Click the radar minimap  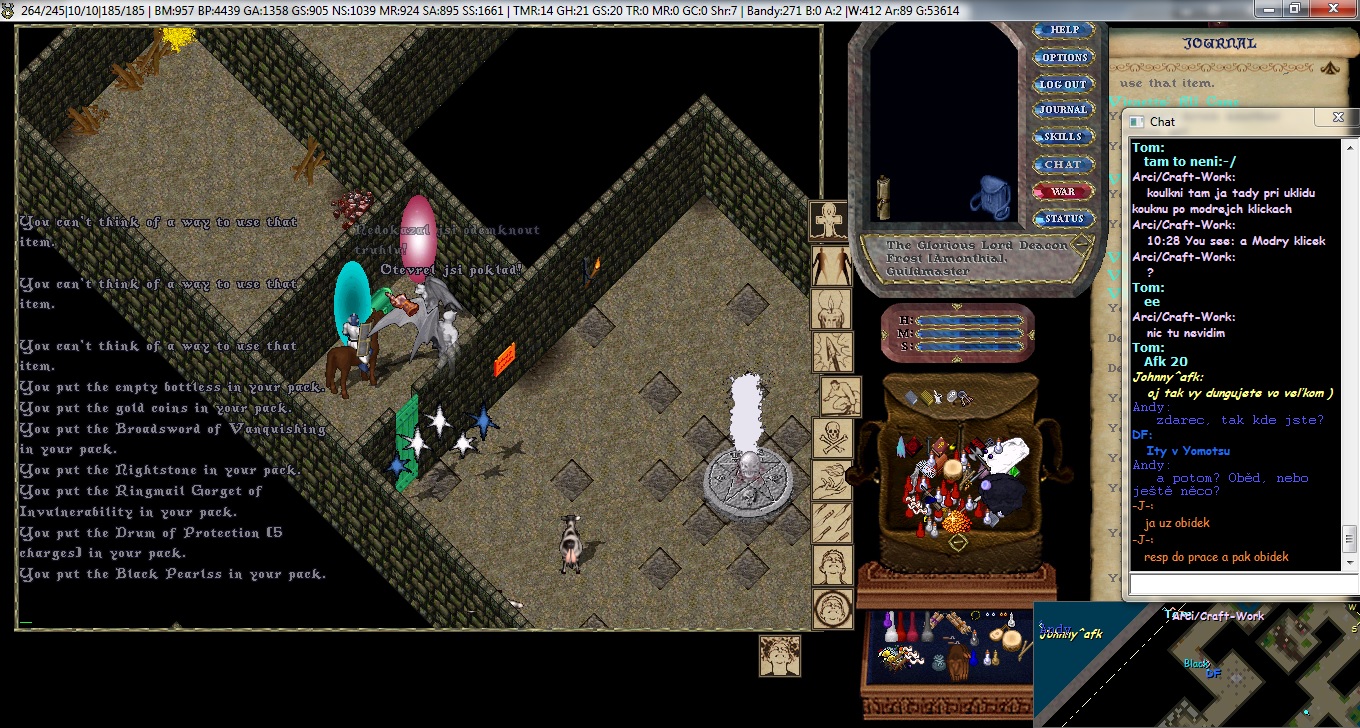(1196, 664)
